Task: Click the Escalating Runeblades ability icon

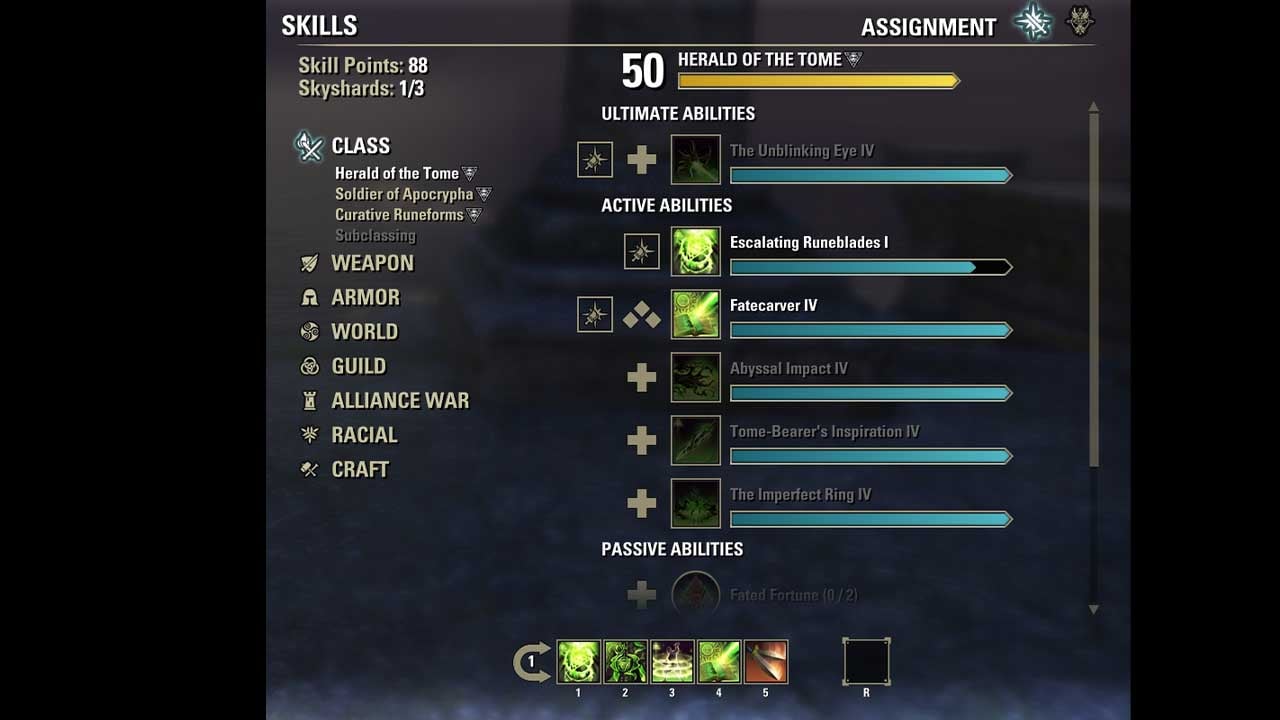Action: [x=695, y=251]
